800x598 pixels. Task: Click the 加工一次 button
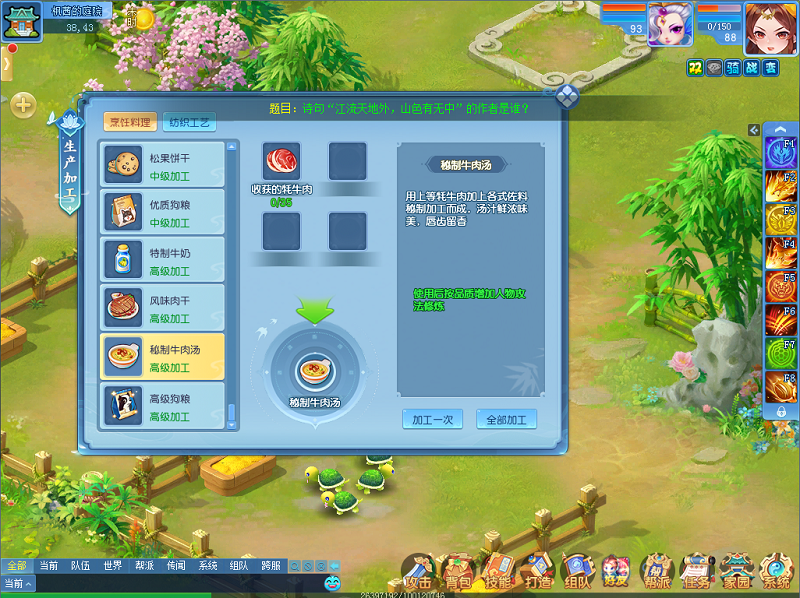432,419
